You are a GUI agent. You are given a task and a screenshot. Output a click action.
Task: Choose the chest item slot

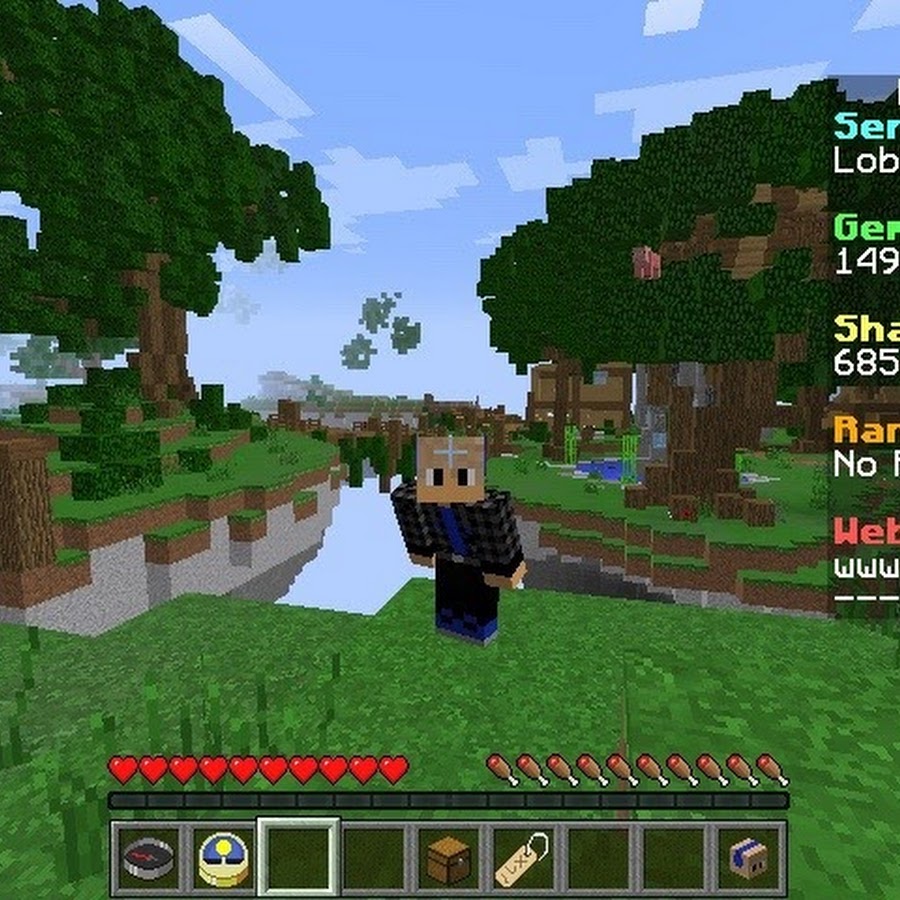click(x=447, y=858)
